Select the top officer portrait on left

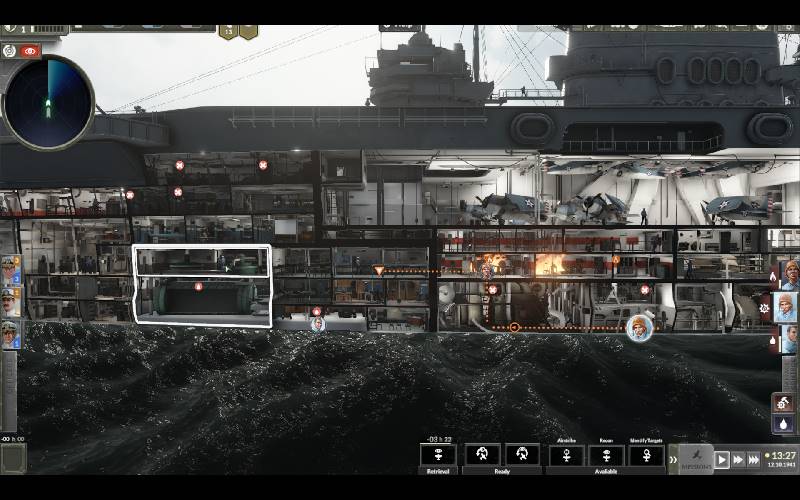(10, 269)
